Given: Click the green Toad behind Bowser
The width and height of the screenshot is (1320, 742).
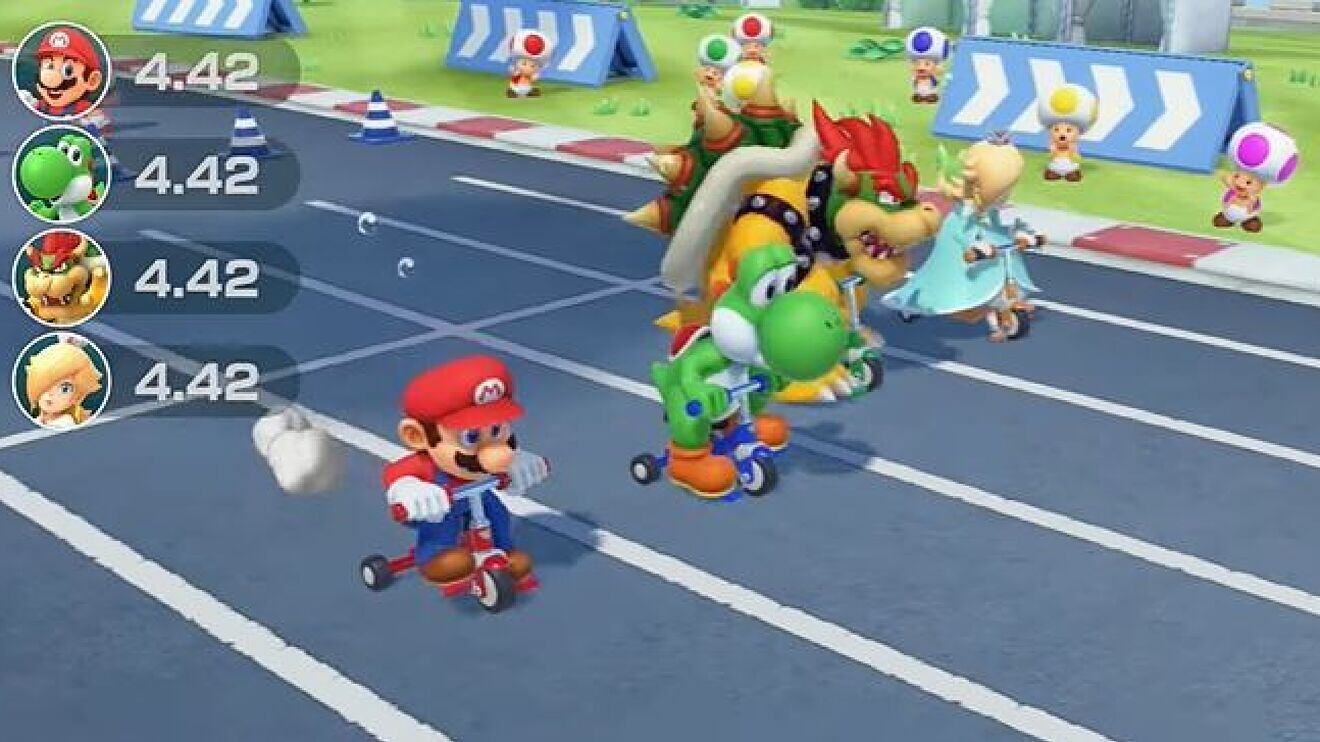Looking at the screenshot, I should click(x=716, y=50).
